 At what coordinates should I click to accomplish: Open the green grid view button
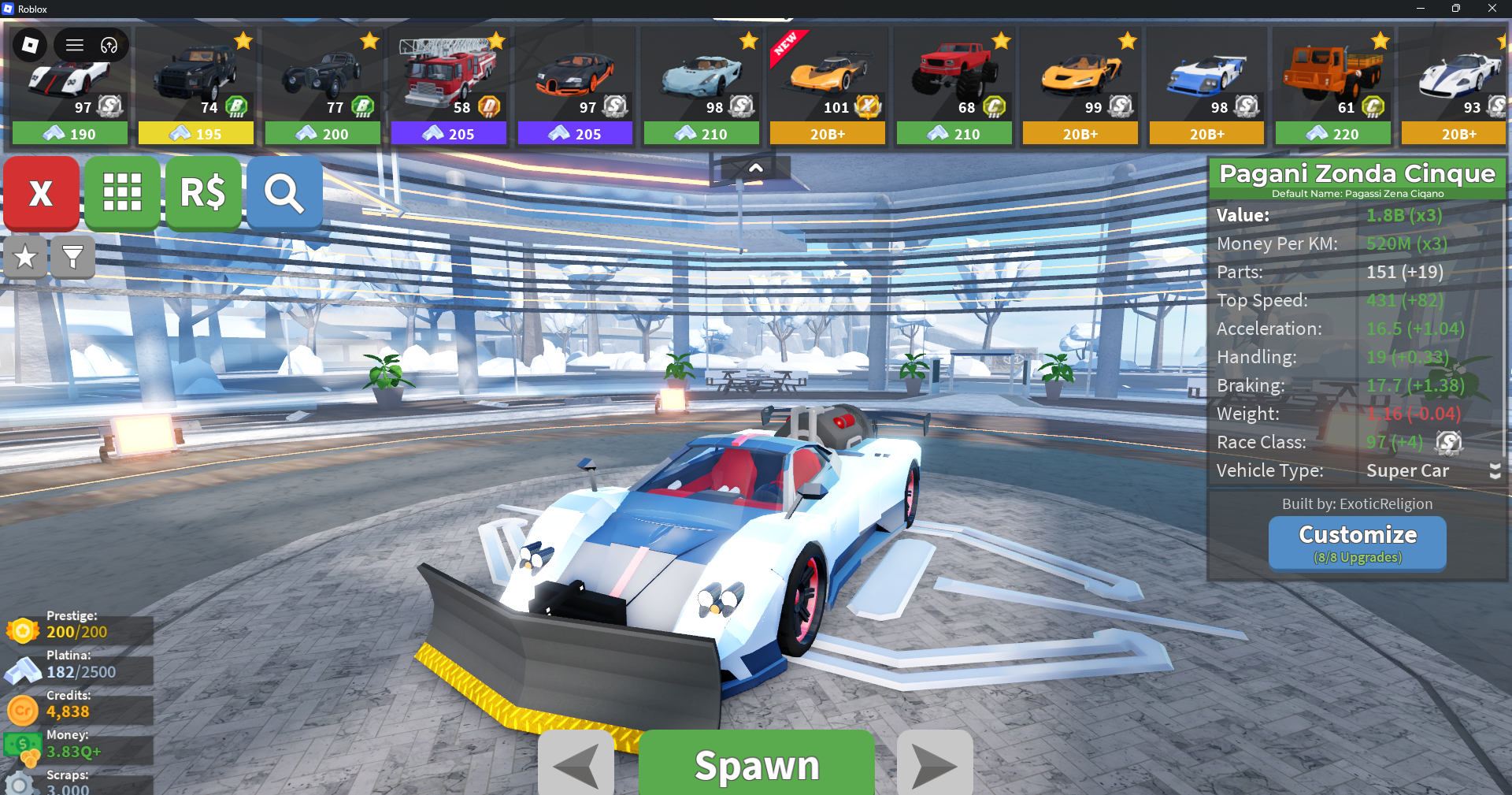[122, 193]
